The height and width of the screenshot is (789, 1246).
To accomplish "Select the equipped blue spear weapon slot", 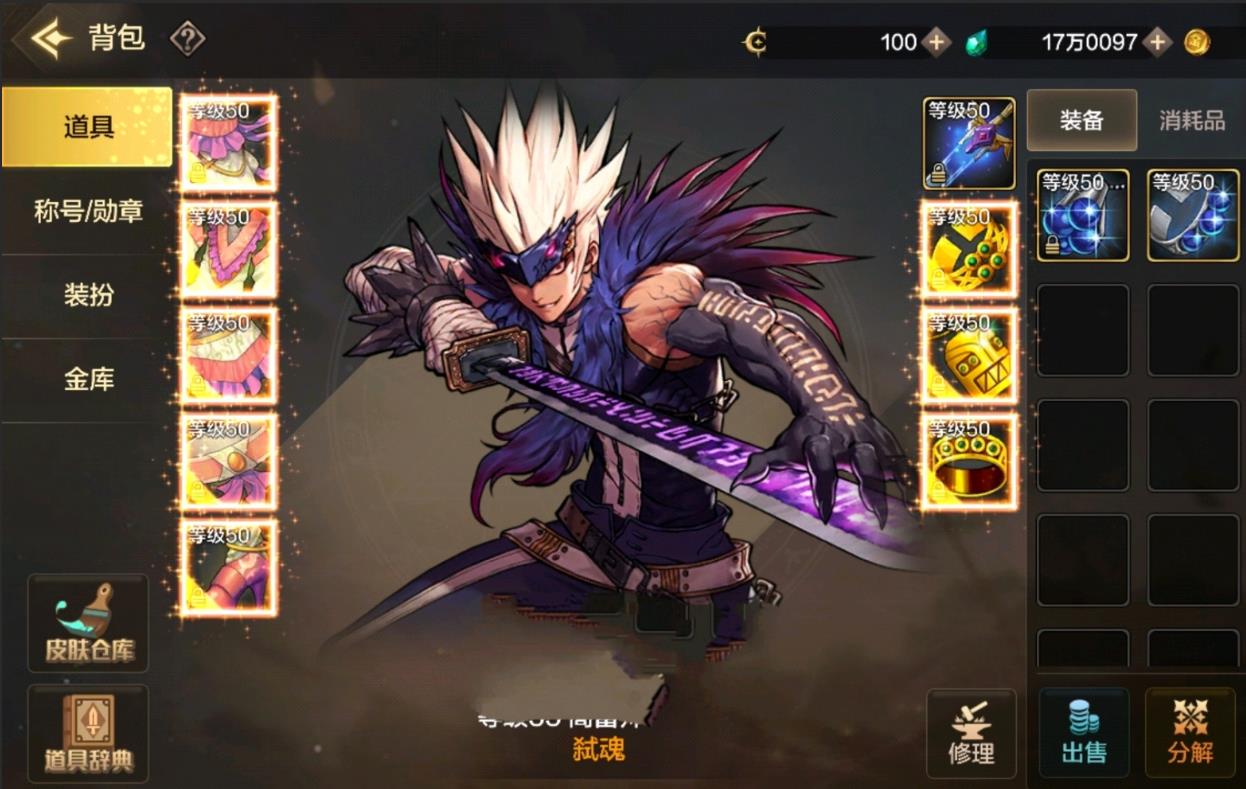I will 968,143.
